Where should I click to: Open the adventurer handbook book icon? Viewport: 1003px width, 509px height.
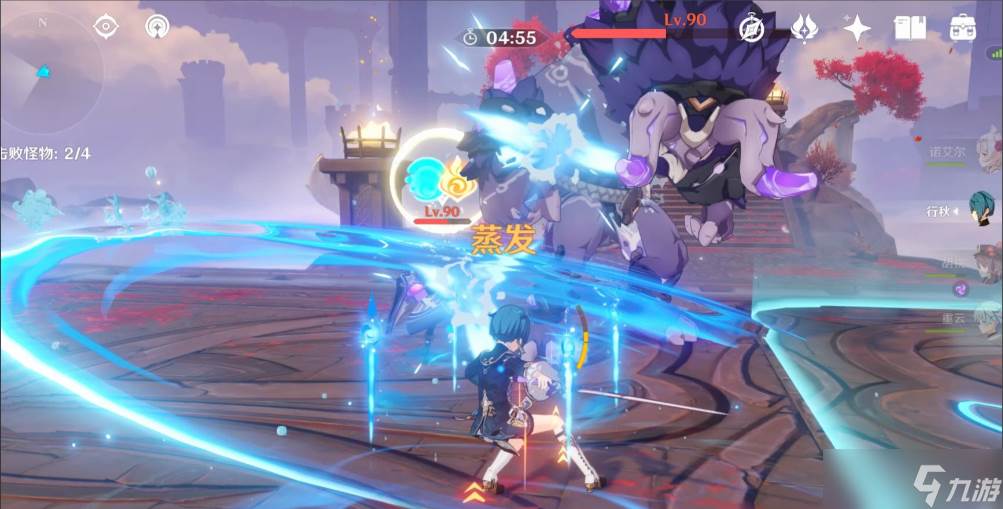[910, 28]
